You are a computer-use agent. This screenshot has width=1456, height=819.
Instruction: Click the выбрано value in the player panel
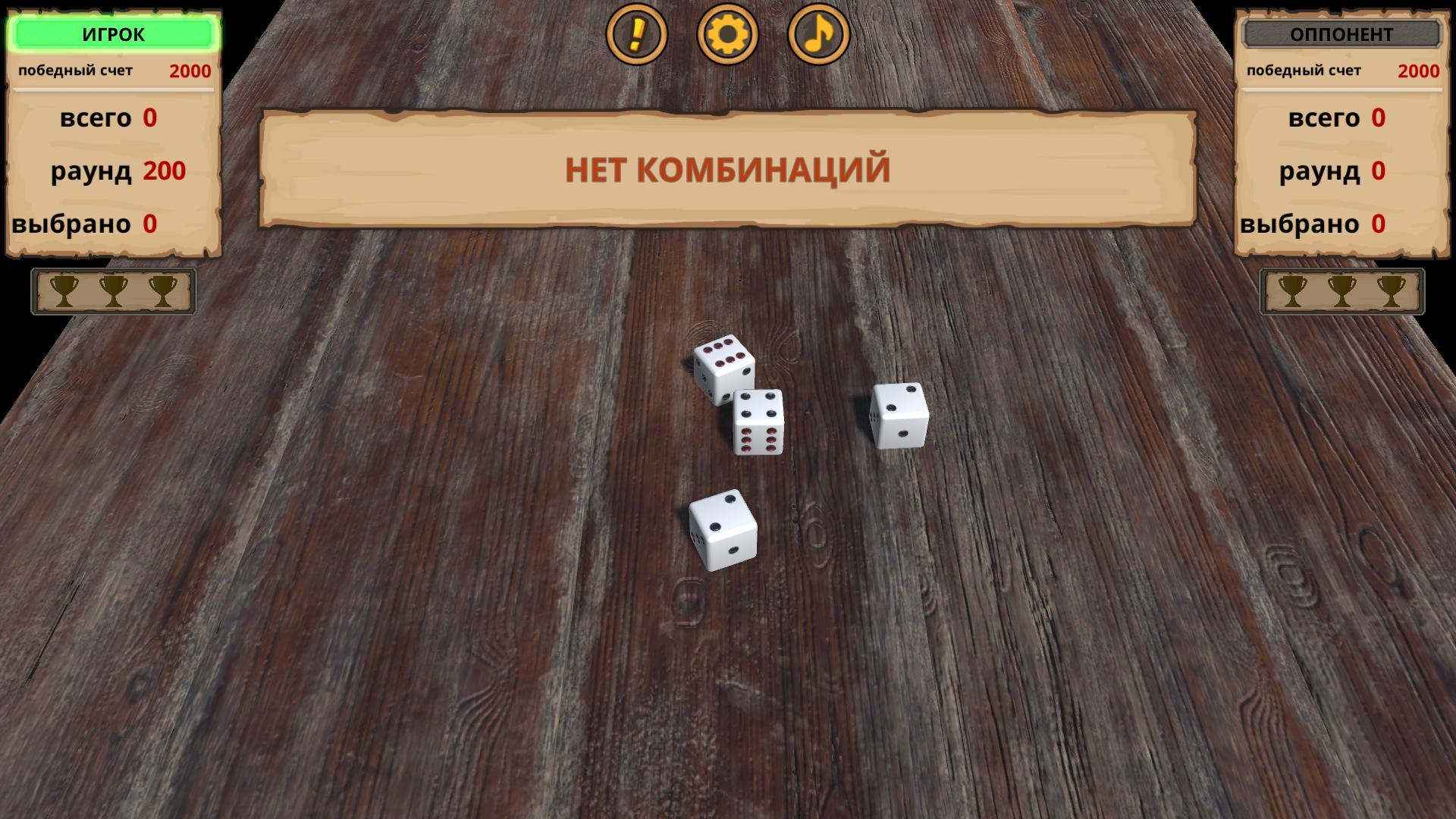pyautogui.click(x=149, y=224)
